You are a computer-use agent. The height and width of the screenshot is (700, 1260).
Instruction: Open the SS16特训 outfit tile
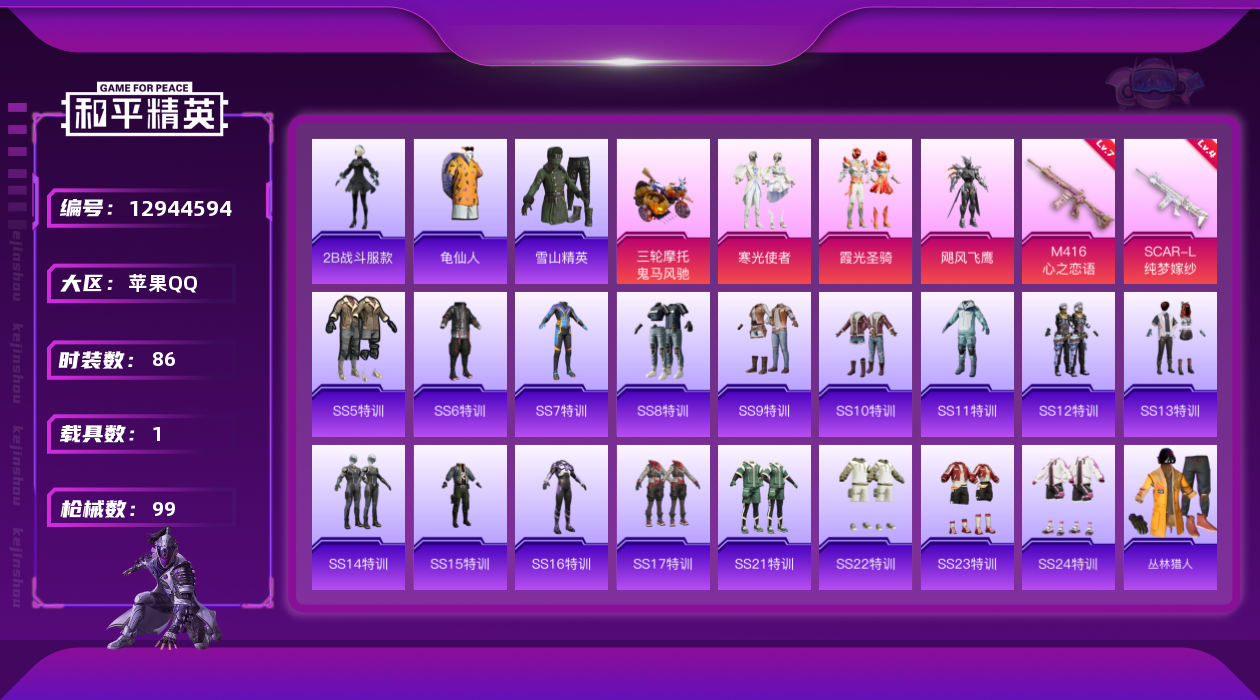tap(561, 517)
